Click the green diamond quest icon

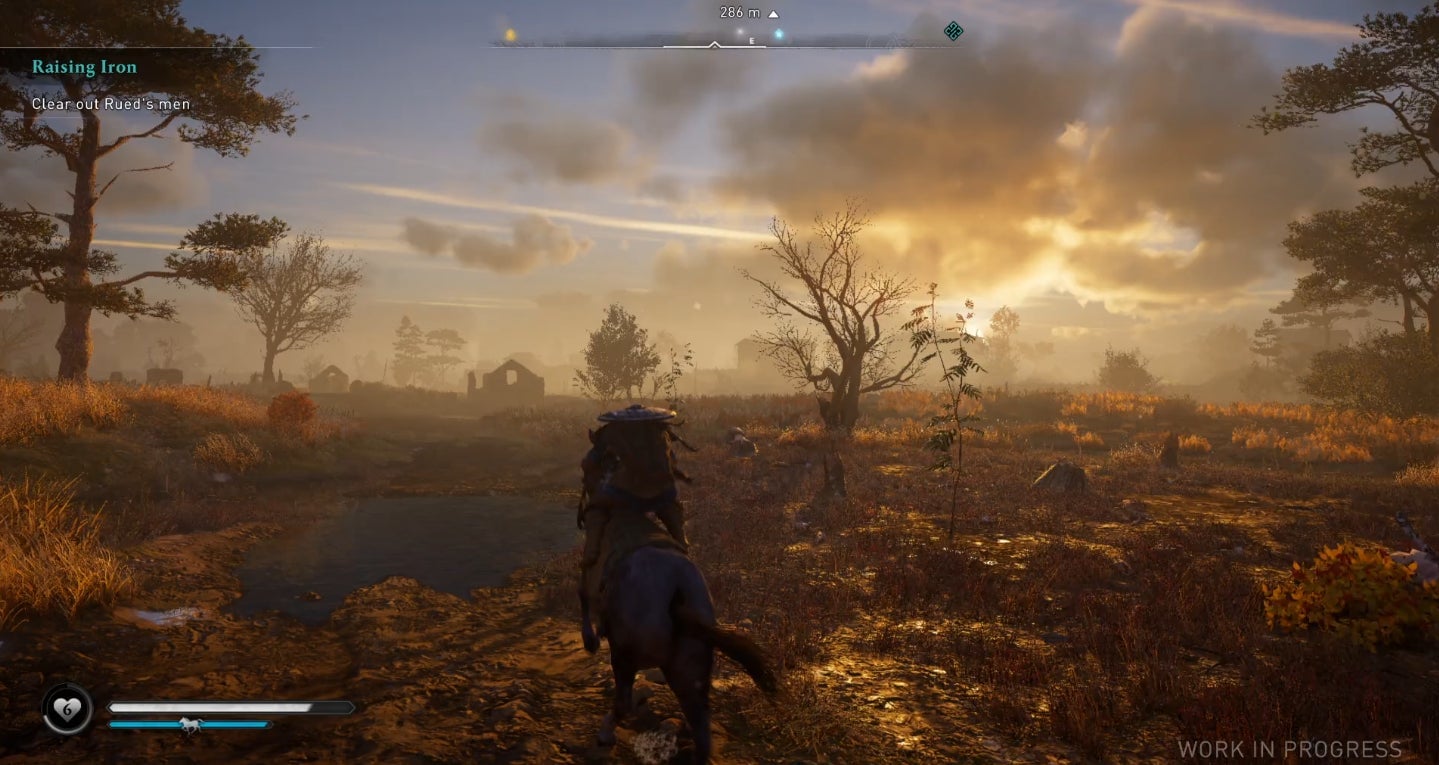pyautogui.click(x=952, y=32)
